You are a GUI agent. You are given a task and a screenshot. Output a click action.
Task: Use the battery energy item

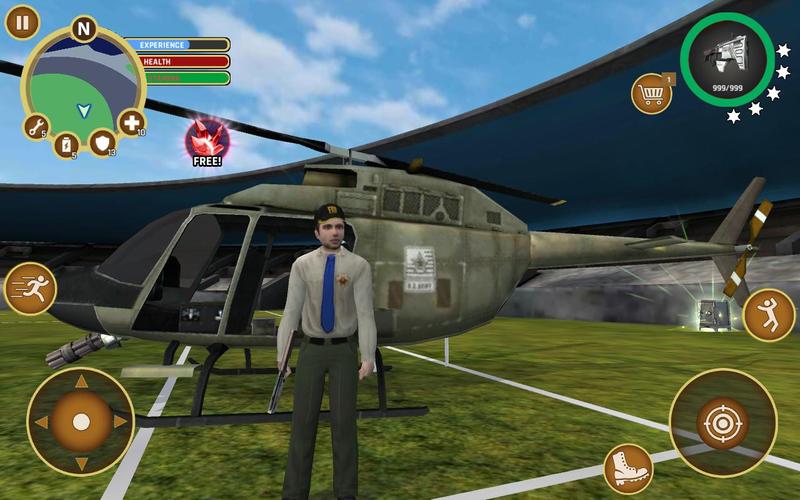(66, 145)
